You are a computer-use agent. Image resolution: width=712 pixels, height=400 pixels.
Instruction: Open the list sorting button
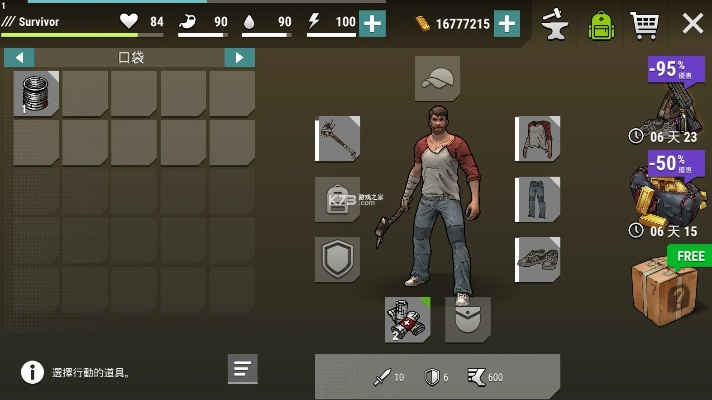pyautogui.click(x=243, y=369)
